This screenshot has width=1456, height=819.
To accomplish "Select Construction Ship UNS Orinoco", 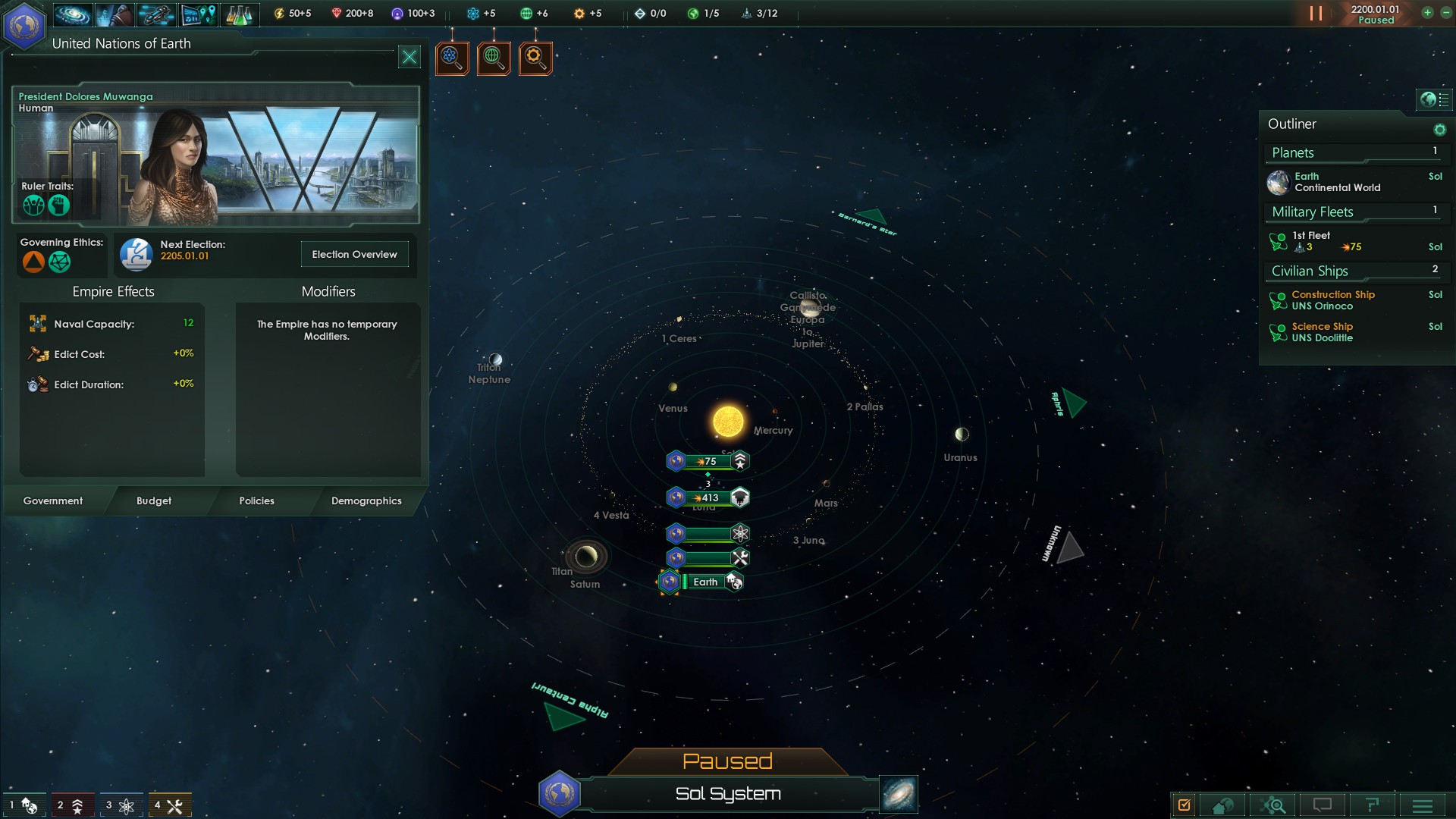I will (x=1332, y=300).
